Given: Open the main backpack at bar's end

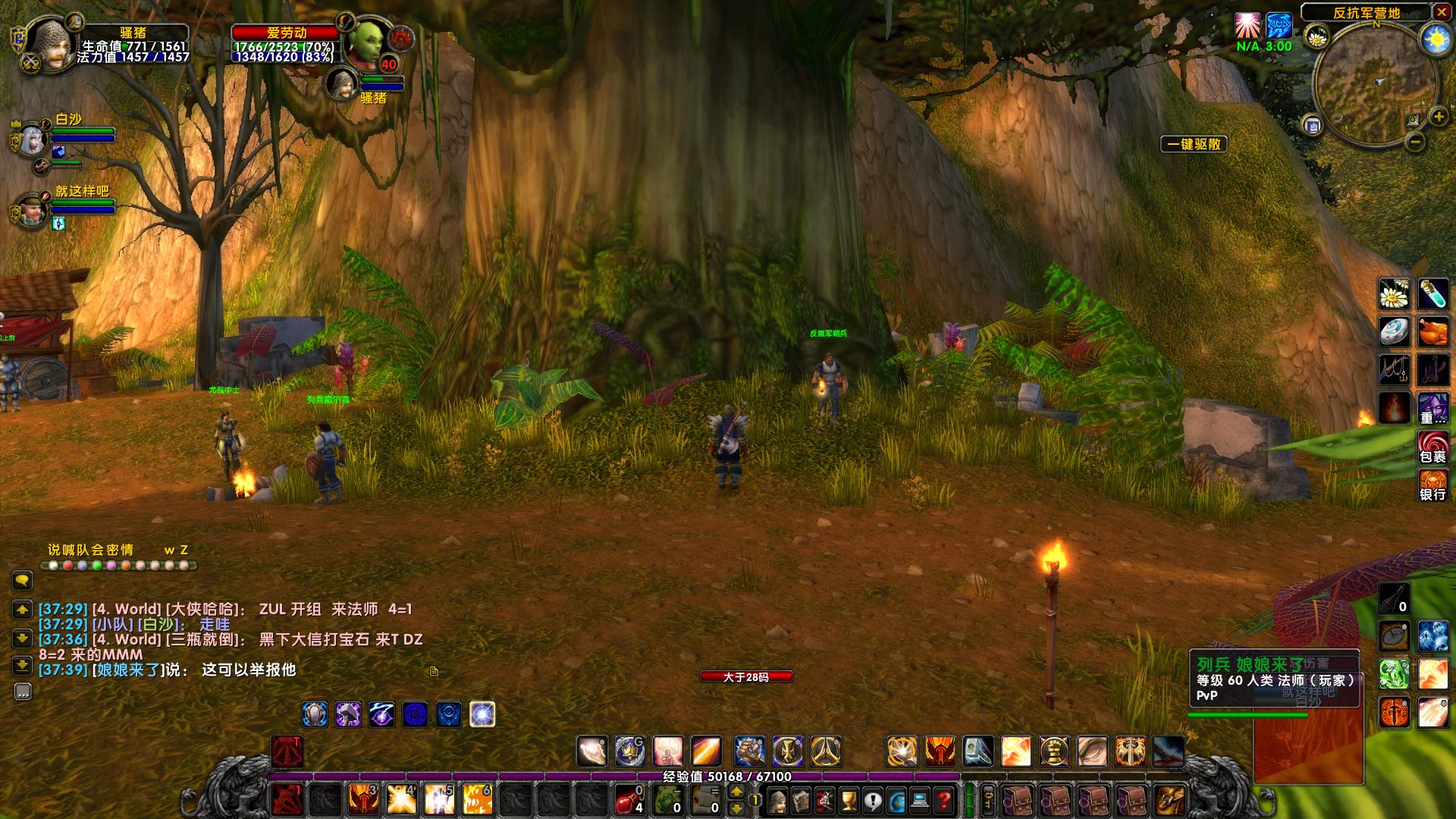Looking at the screenshot, I should point(1169,800).
